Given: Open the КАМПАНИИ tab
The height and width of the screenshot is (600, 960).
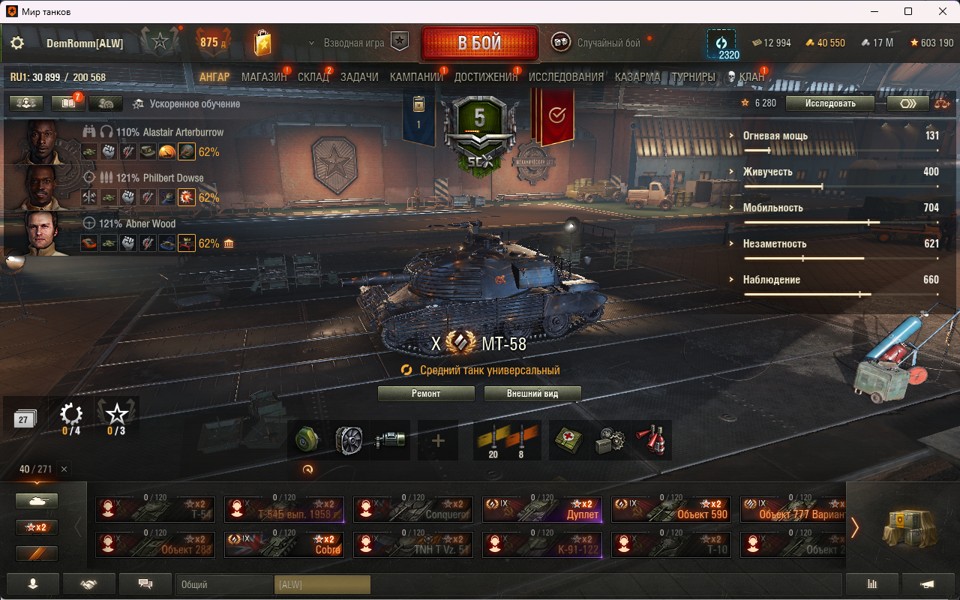Looking at the screenshot, I should (x=416, y=77).
